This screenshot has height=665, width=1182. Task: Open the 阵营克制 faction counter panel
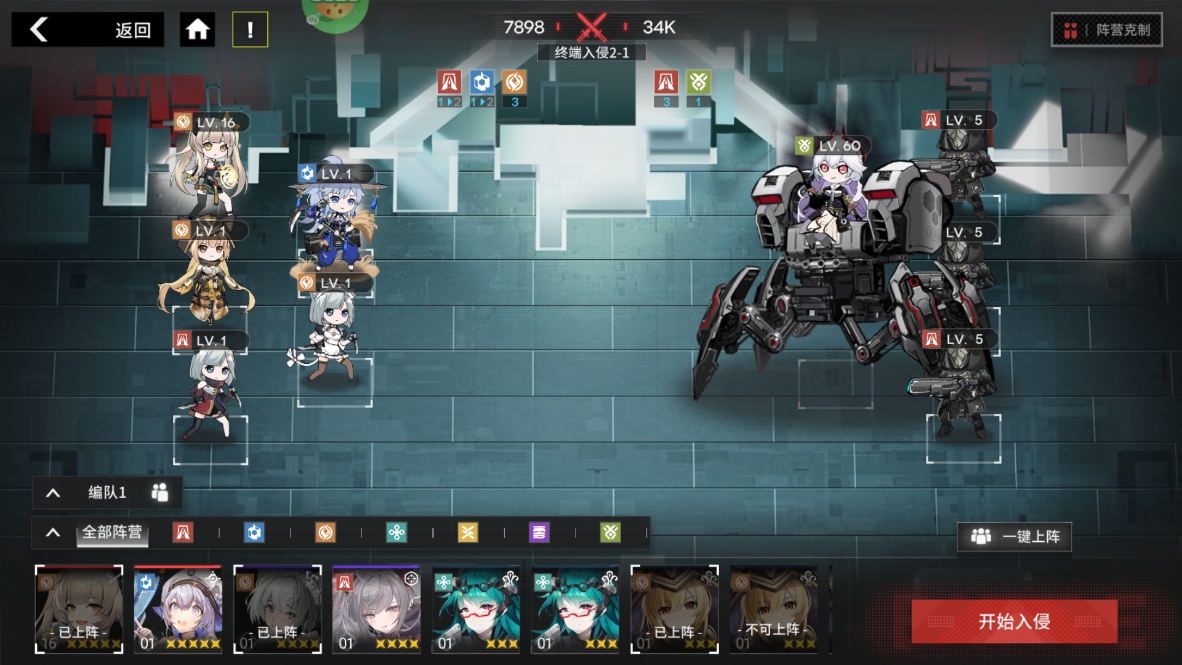pos(1106,30)
